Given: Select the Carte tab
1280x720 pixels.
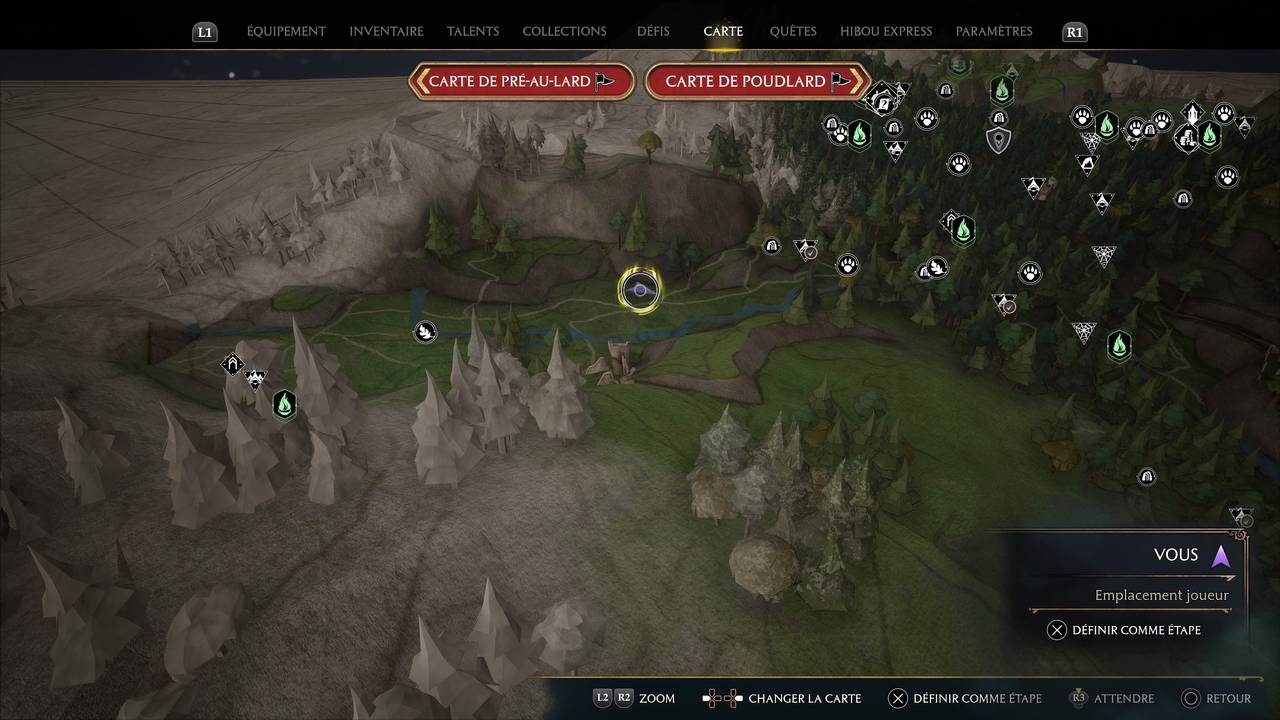Looking at the screenshot, I should pyautogui.click(x=723, y=31).
